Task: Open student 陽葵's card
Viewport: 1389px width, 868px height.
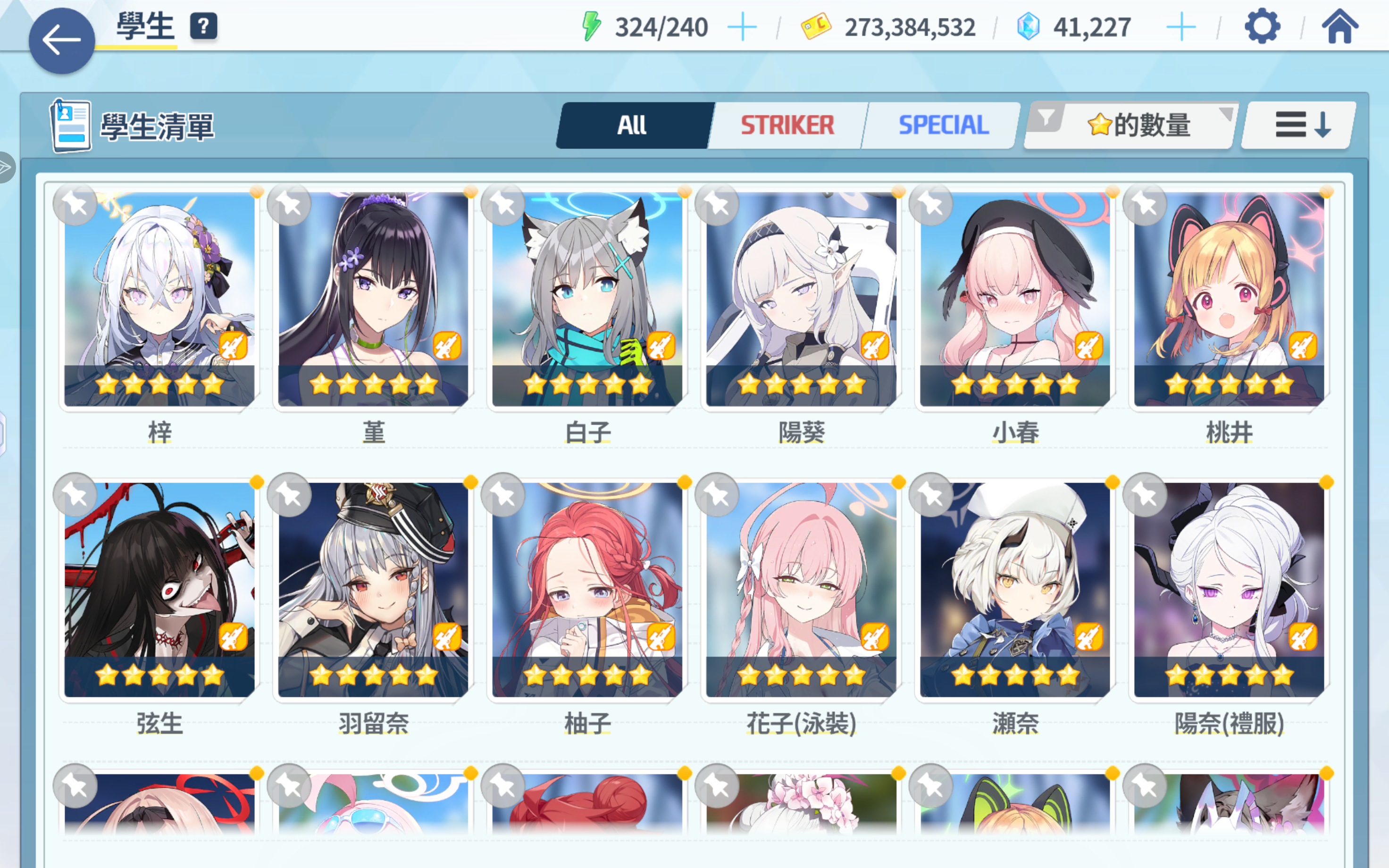Action: 801,299
